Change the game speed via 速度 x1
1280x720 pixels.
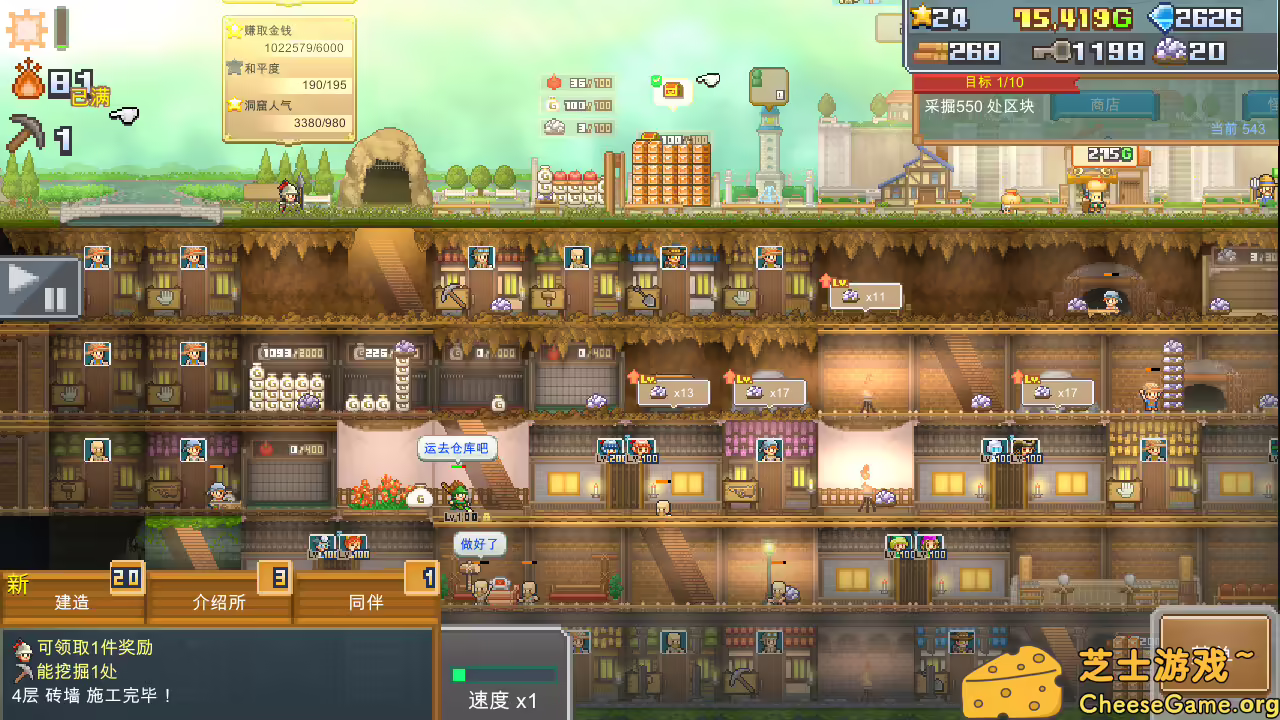pos(504,690)
